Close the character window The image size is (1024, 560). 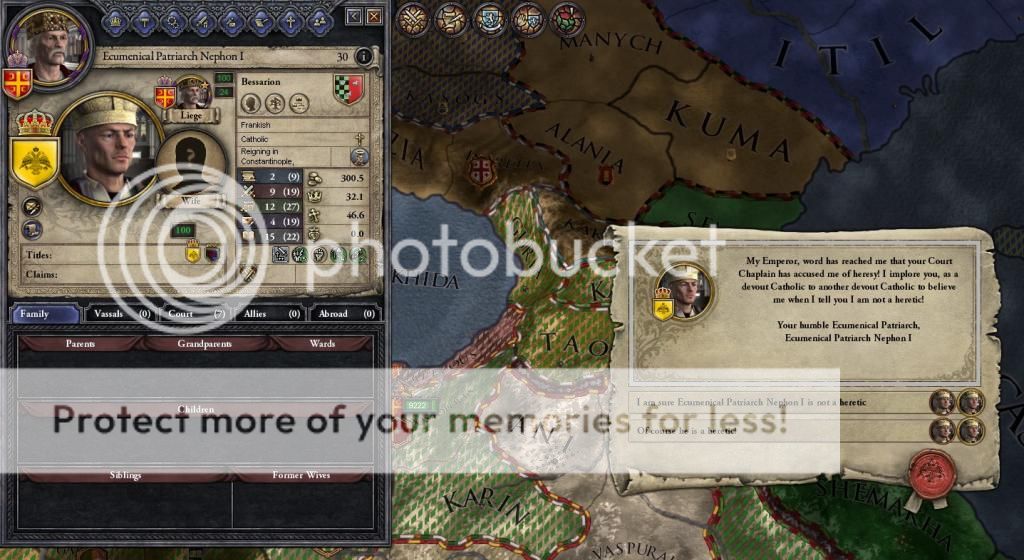pyautogui.click(x=373, y=16)
